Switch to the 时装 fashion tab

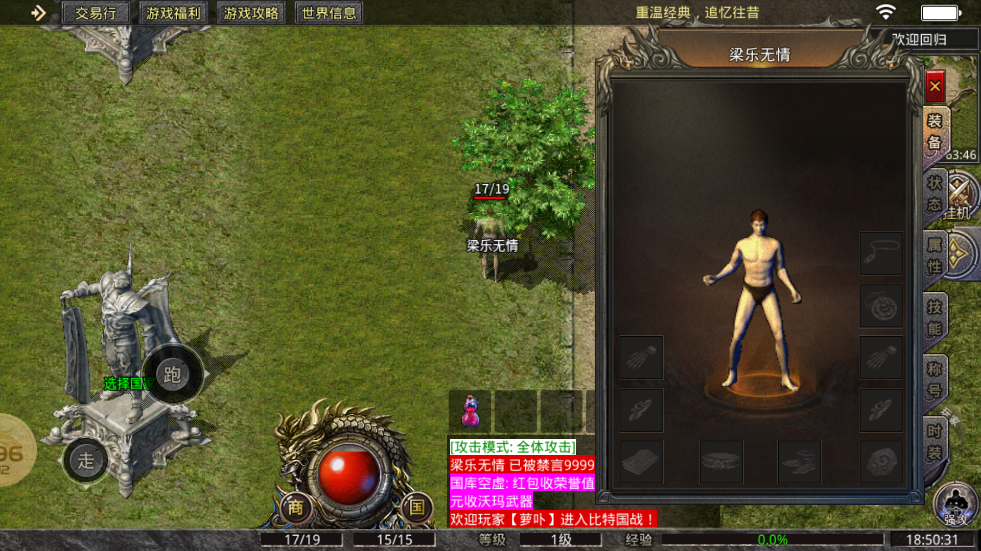935,442
